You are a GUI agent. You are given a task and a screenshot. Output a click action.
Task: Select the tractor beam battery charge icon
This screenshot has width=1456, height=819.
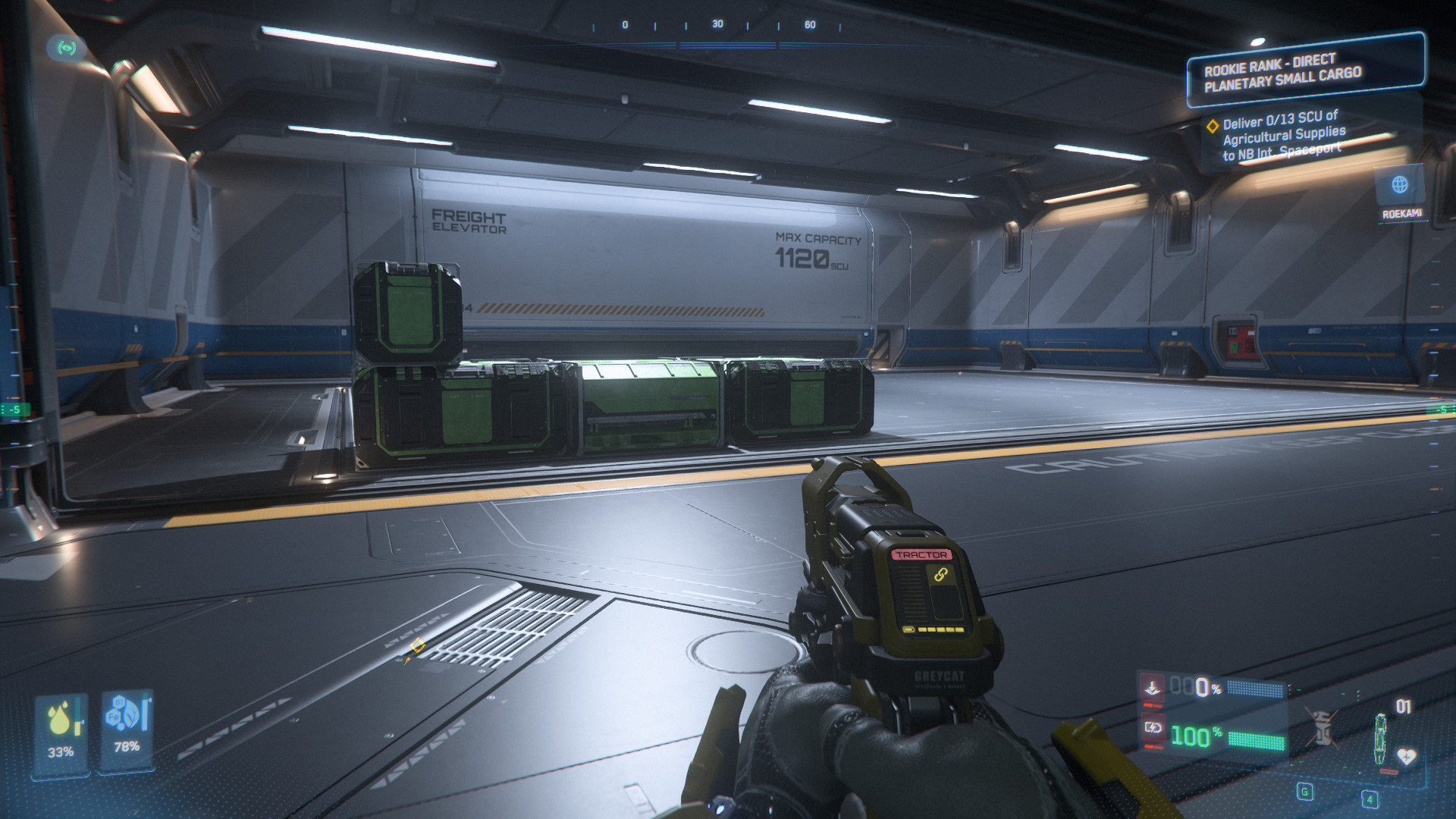1153,728
